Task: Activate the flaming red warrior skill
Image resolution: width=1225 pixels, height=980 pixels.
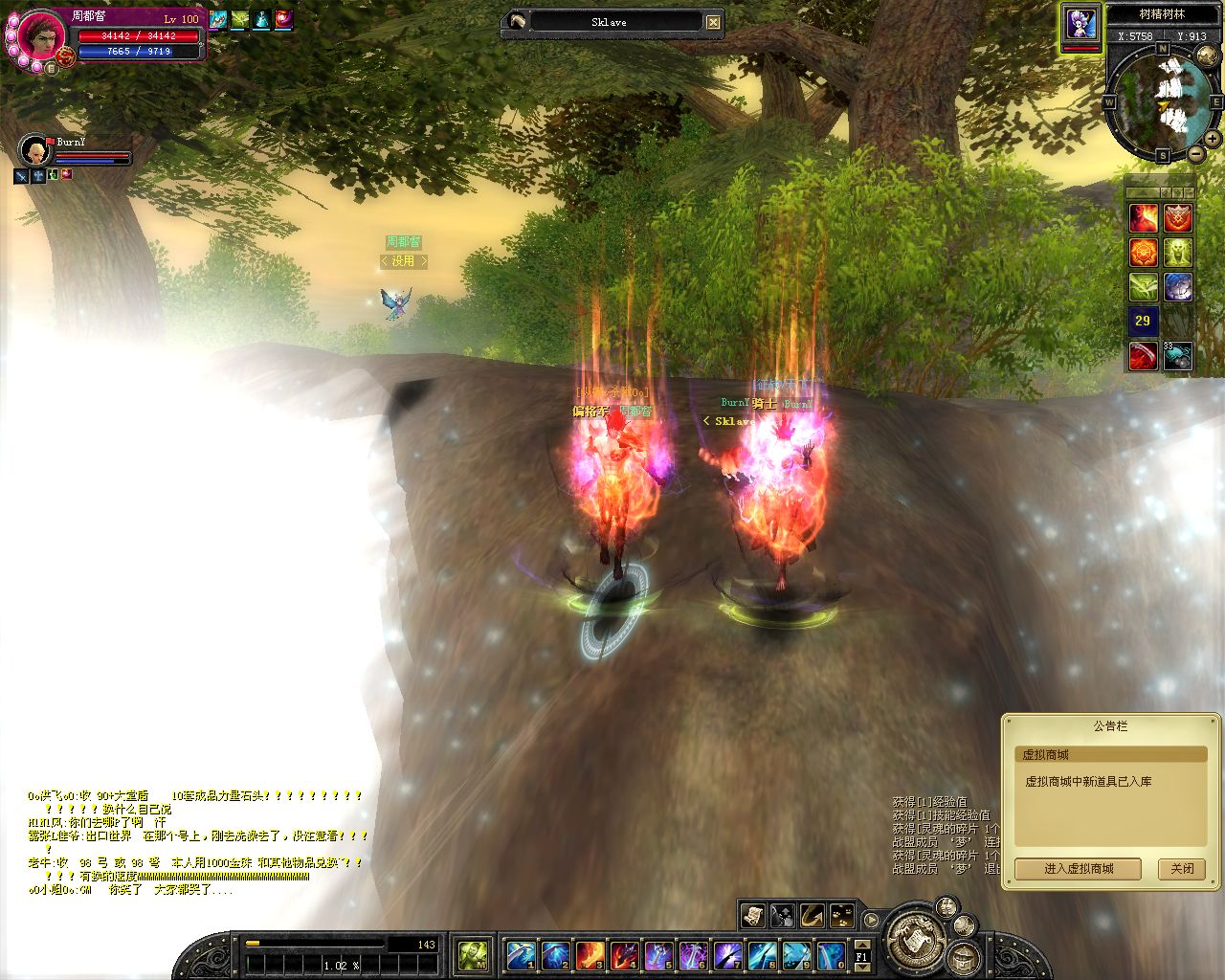Action: (1144, 217)
